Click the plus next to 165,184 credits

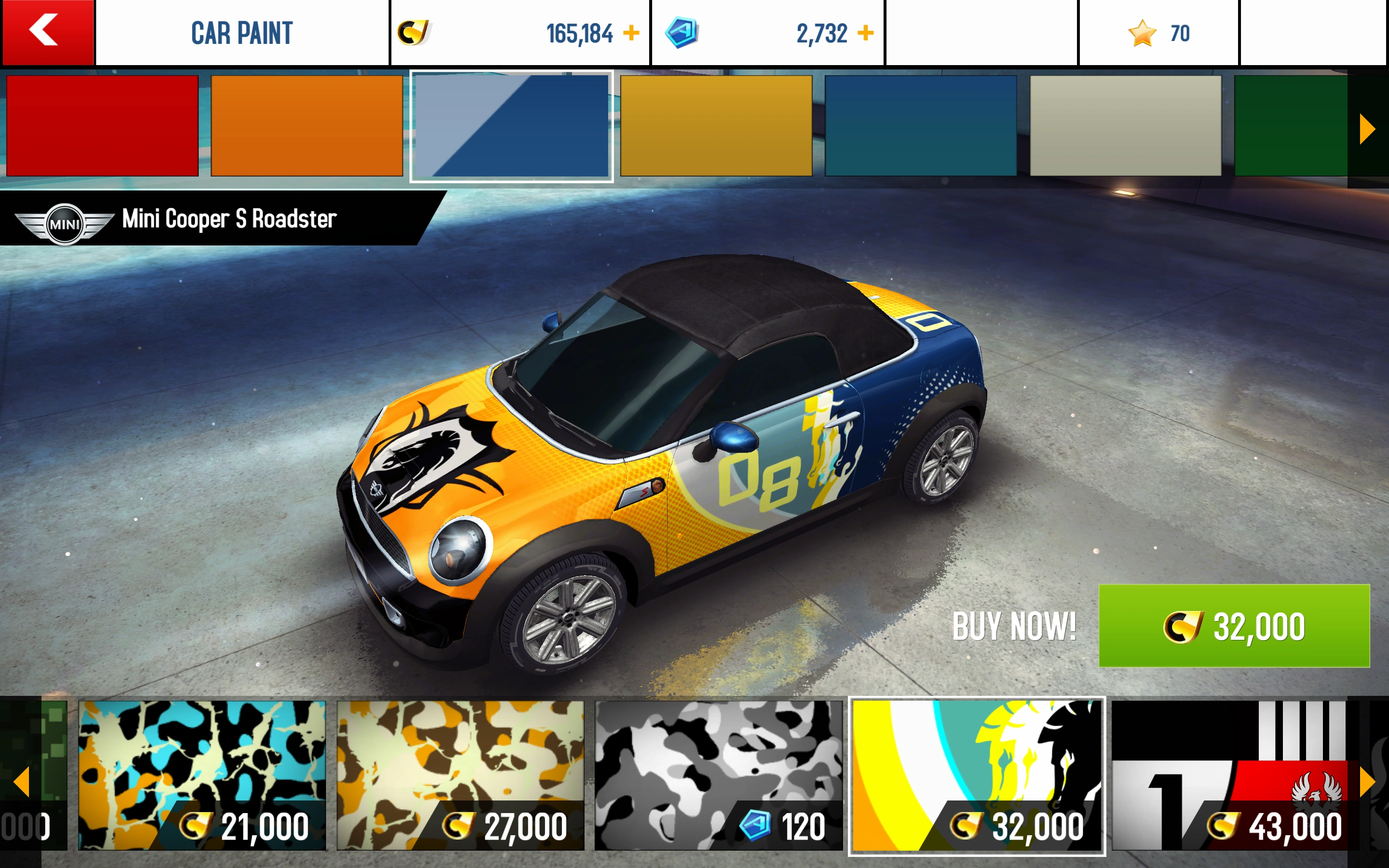coord(631,33)
